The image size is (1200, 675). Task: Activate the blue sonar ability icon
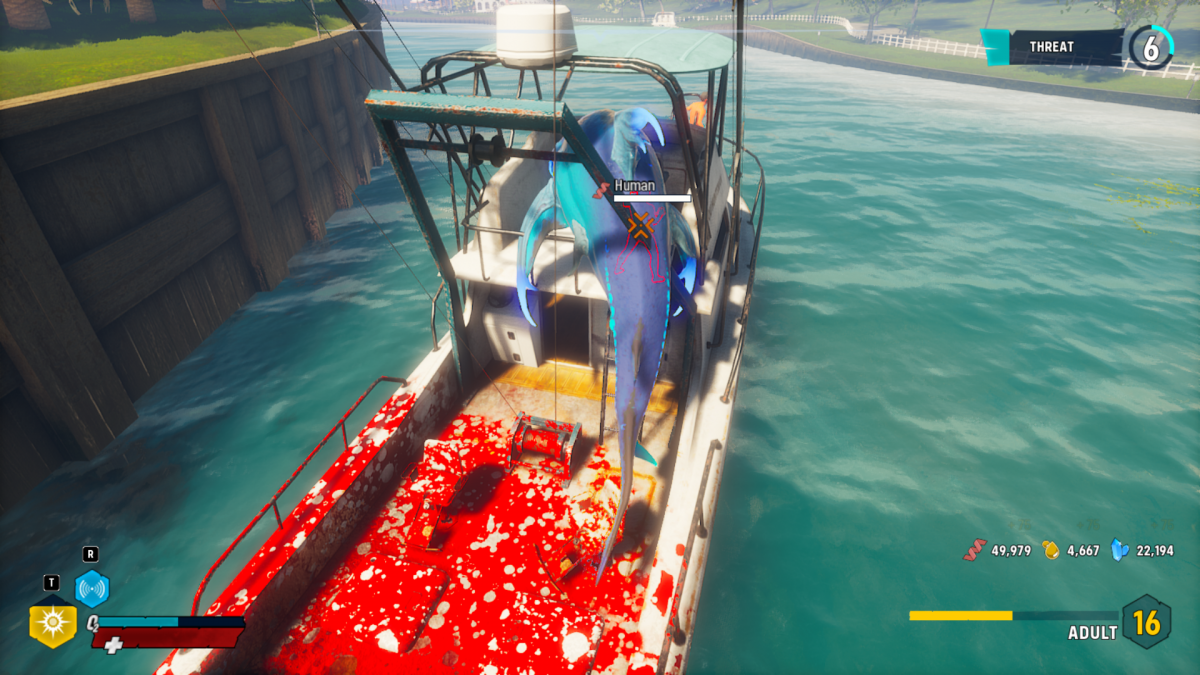coord(92,589)
